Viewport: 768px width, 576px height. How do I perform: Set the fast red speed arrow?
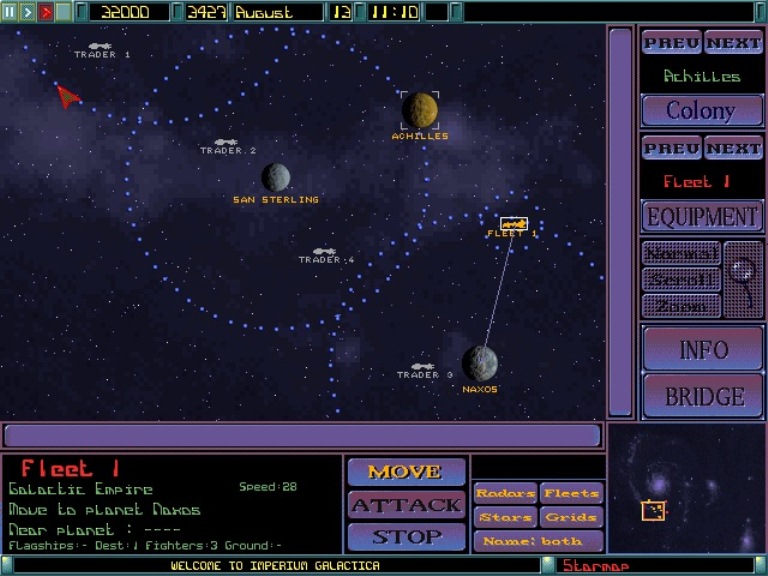coord(45,12)
